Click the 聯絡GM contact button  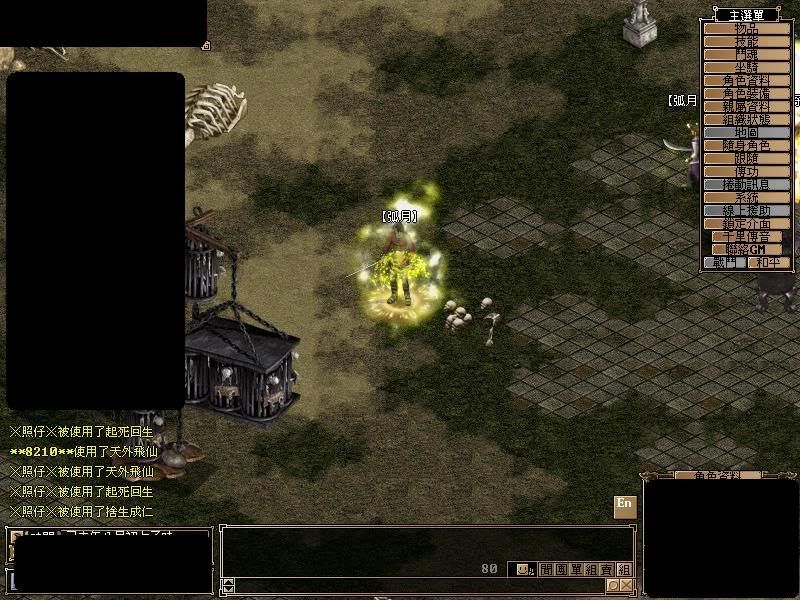point(747,249)
